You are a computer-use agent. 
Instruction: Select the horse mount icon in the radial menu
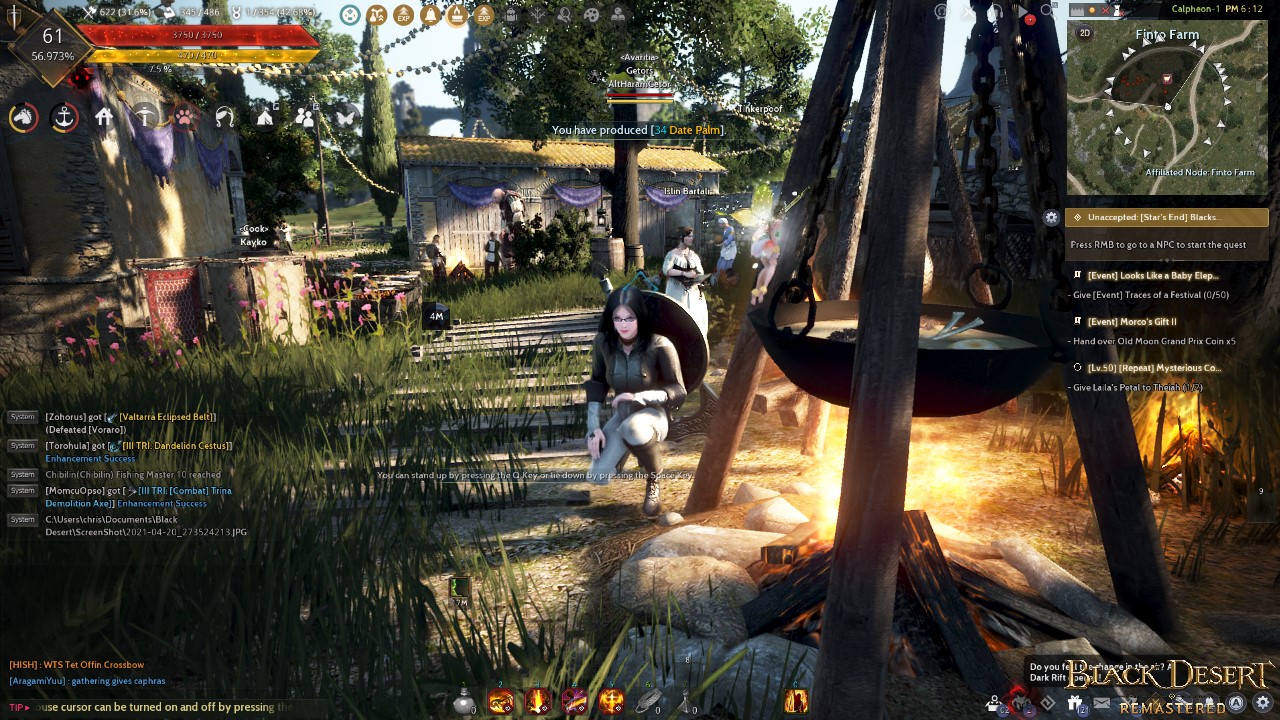pyautogui.click(x=22, y=117)
